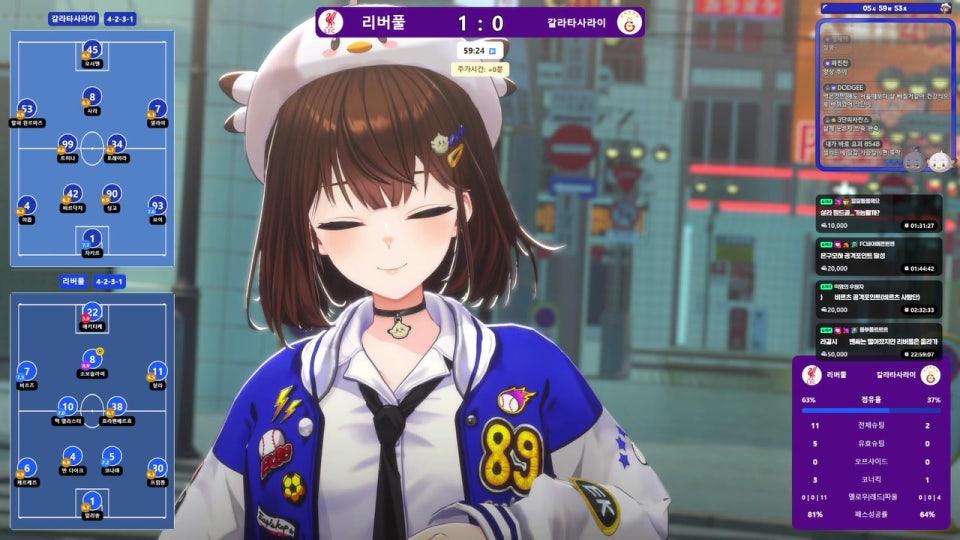Pick Liverpool's number 8 Szoboszlai marker
The height and width of the screenshot is (540, 960).
pyautogui.click(x=92, y=358)
